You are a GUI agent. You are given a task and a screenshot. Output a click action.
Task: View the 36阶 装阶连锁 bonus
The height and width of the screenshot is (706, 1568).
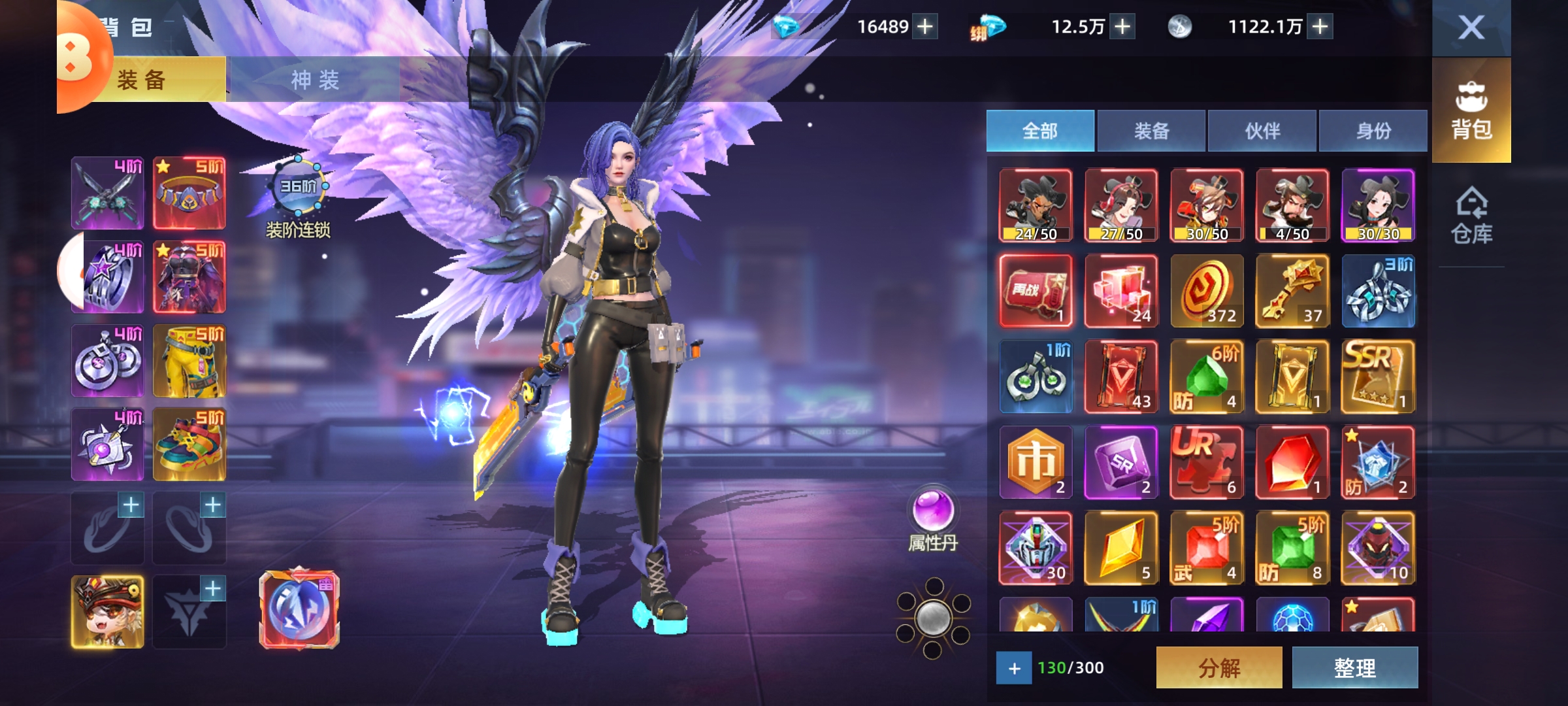pyautogui.click(x=298, y=188)
